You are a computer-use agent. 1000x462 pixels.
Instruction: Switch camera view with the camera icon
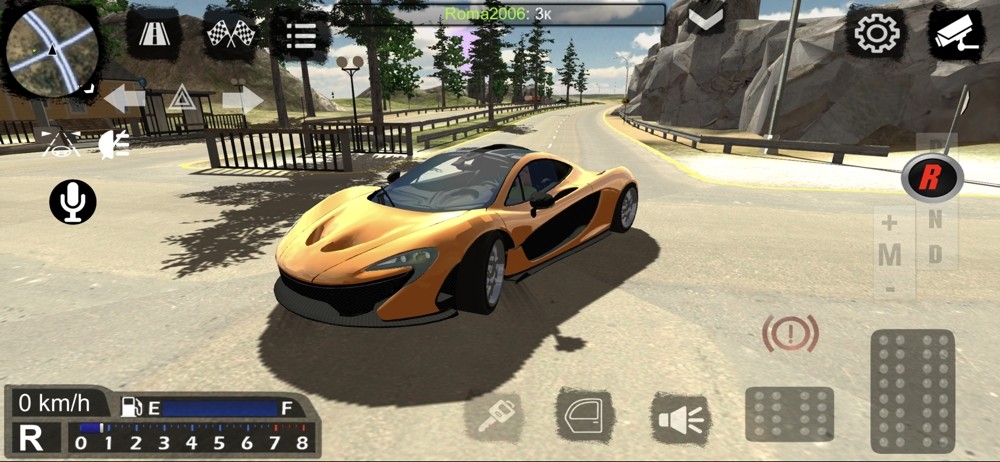(x=955, y=34)
